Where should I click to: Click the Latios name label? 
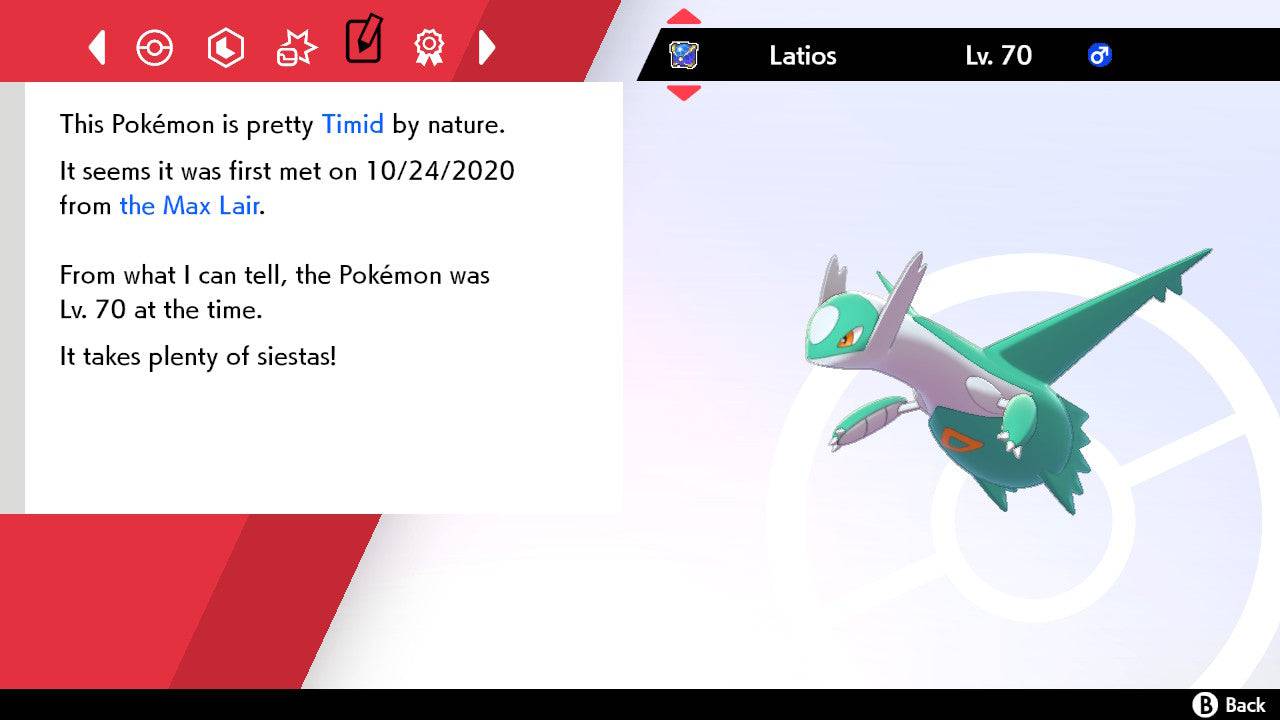(802, 56)
